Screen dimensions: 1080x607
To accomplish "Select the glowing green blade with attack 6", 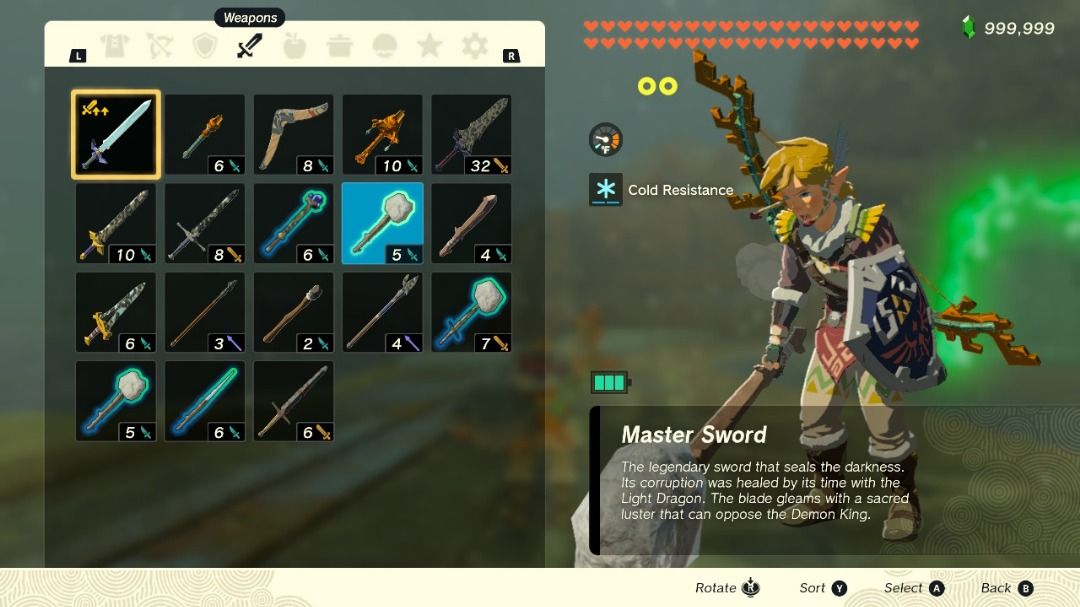I will coord(204,401).
